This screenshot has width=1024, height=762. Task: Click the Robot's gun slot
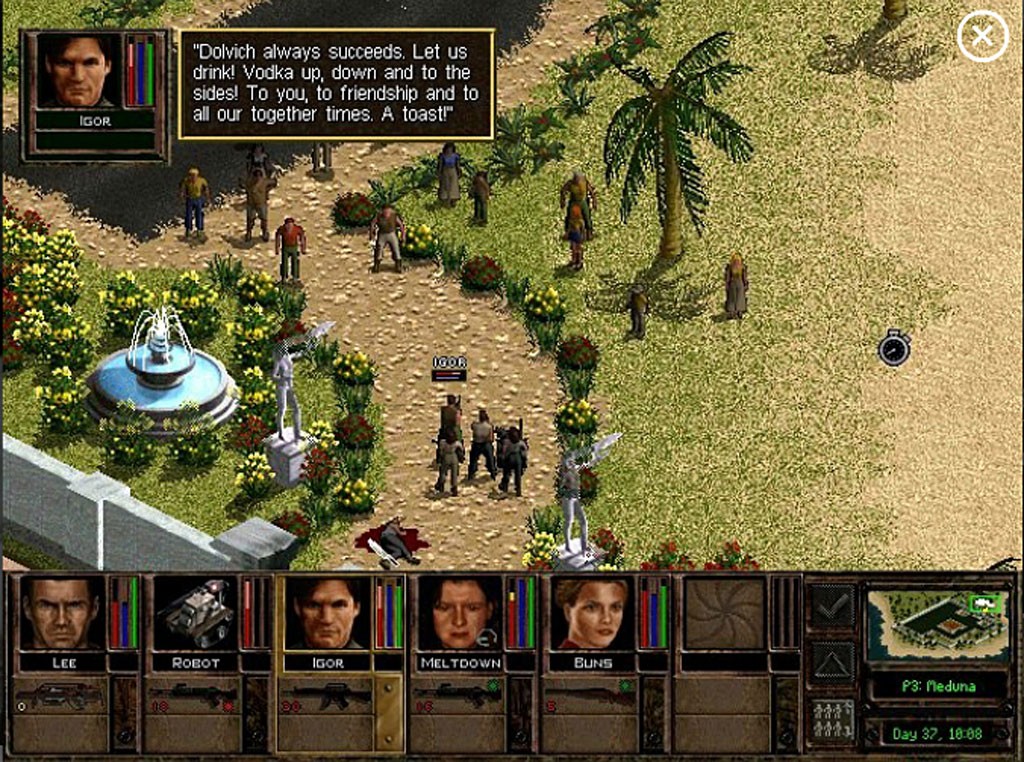coord(193,696)
